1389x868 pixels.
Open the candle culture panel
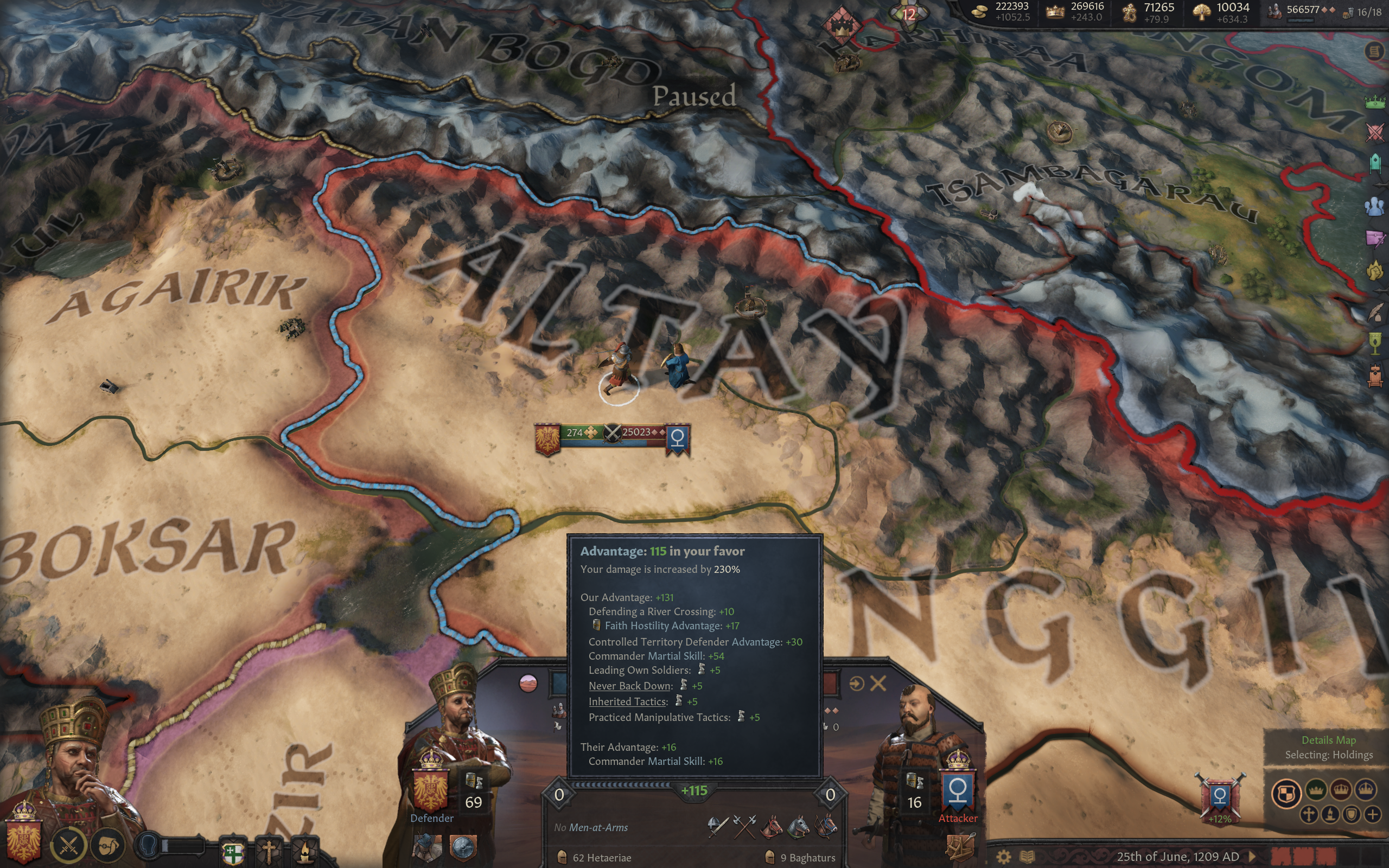[x=304, y=853]
